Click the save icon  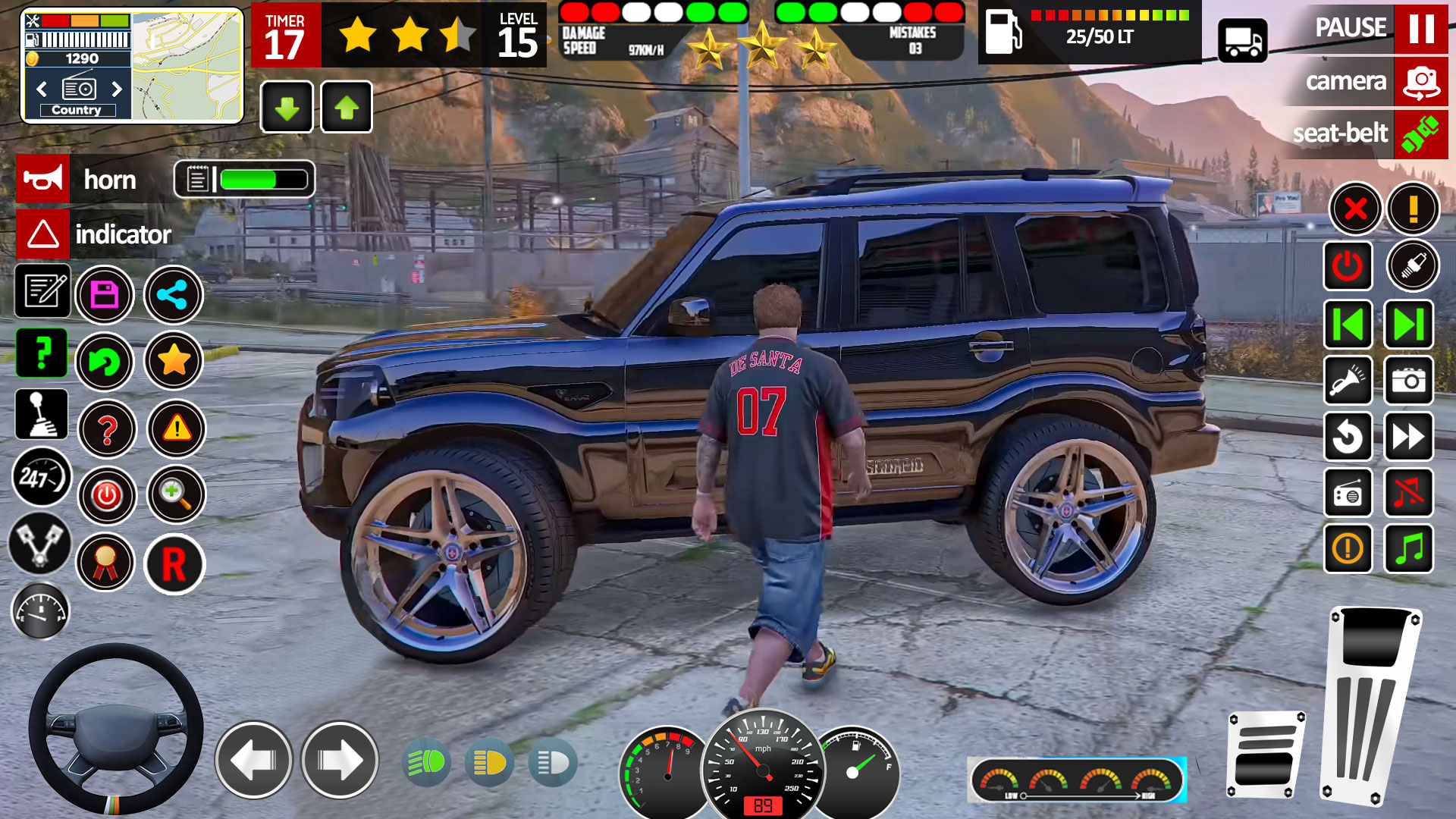point(106,294)
